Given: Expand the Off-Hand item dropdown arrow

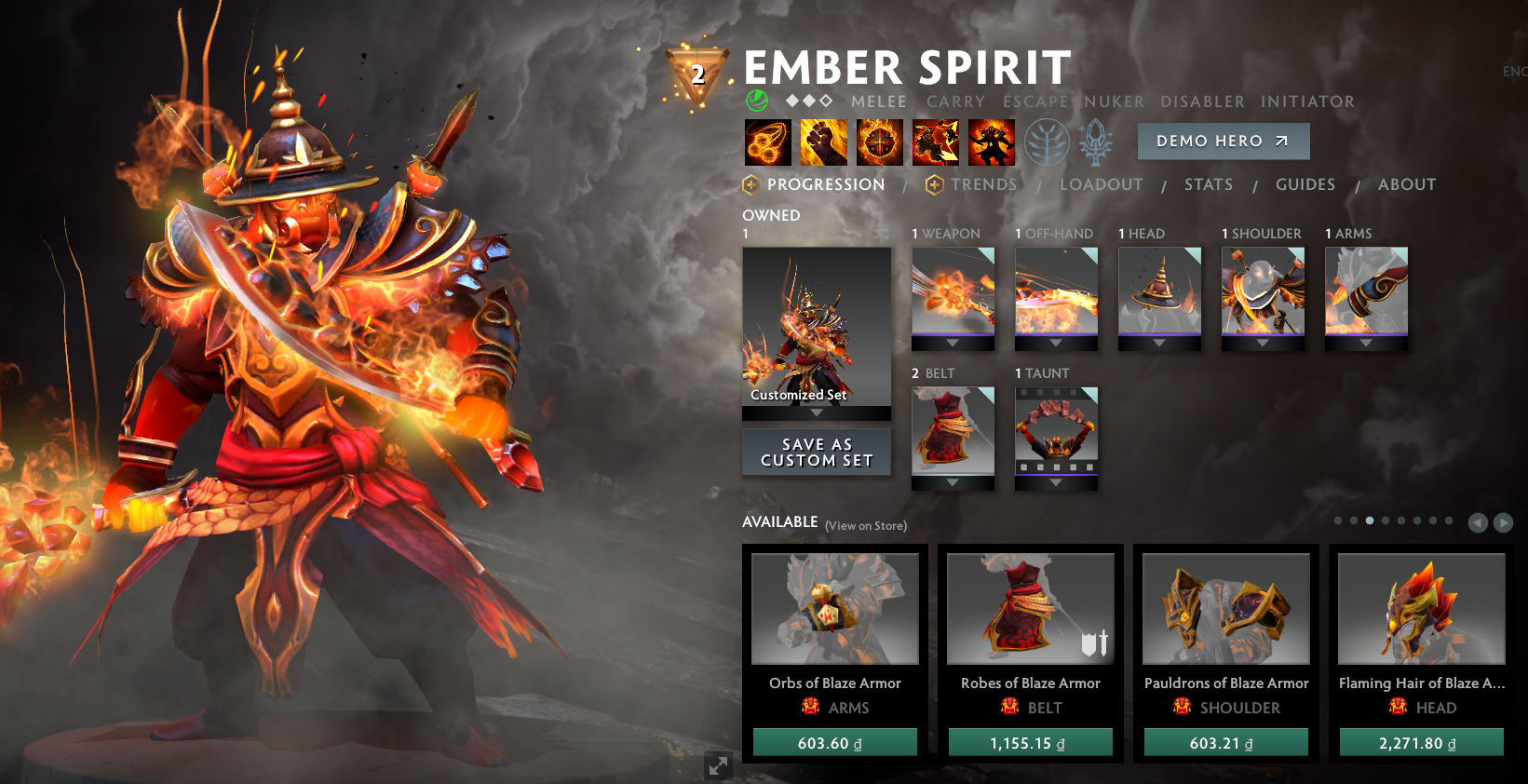Looking at the screenshot, I should point(1055,344).
